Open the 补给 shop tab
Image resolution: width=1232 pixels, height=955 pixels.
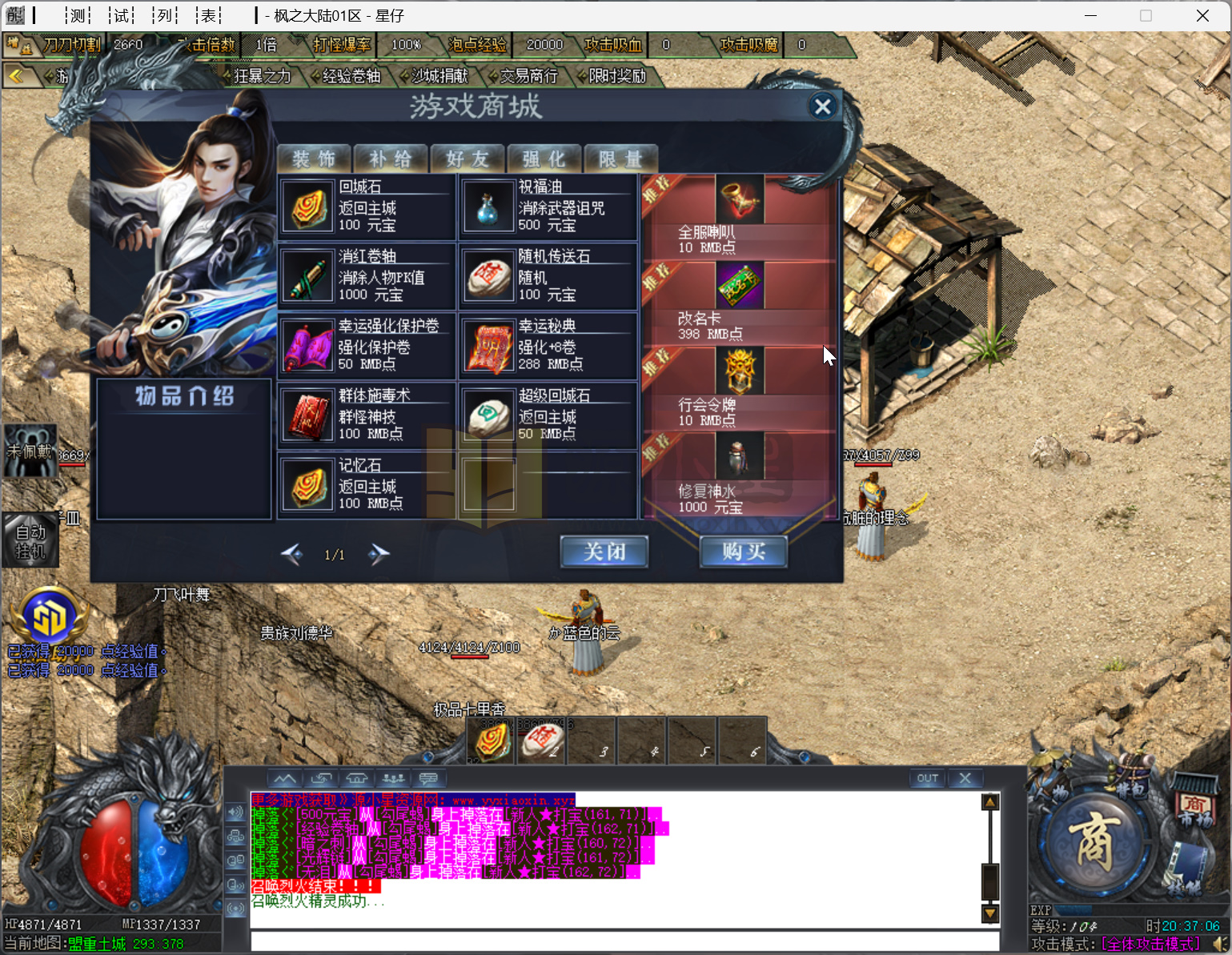[391, 159]
